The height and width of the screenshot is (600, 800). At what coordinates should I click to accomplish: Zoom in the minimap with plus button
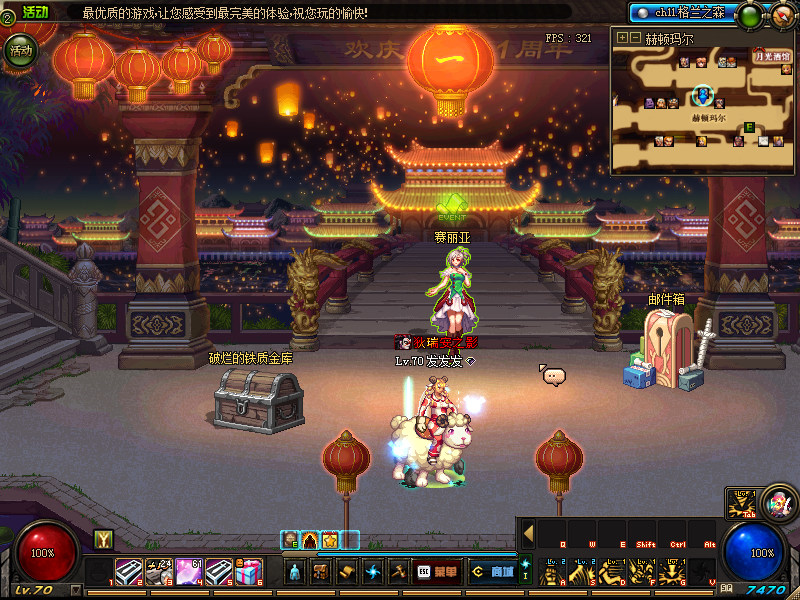click(x=623, y=38)
